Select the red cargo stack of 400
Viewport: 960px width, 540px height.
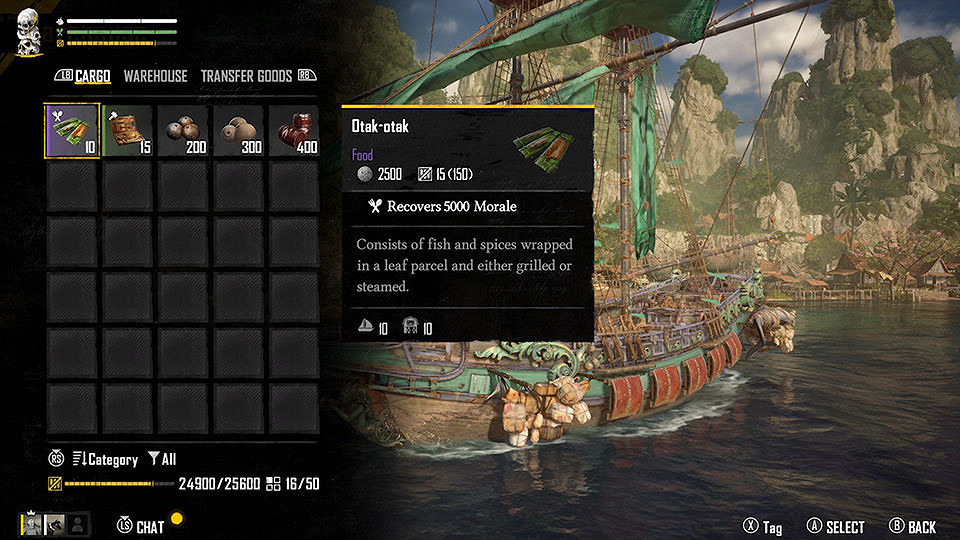(x=293, y=131)
